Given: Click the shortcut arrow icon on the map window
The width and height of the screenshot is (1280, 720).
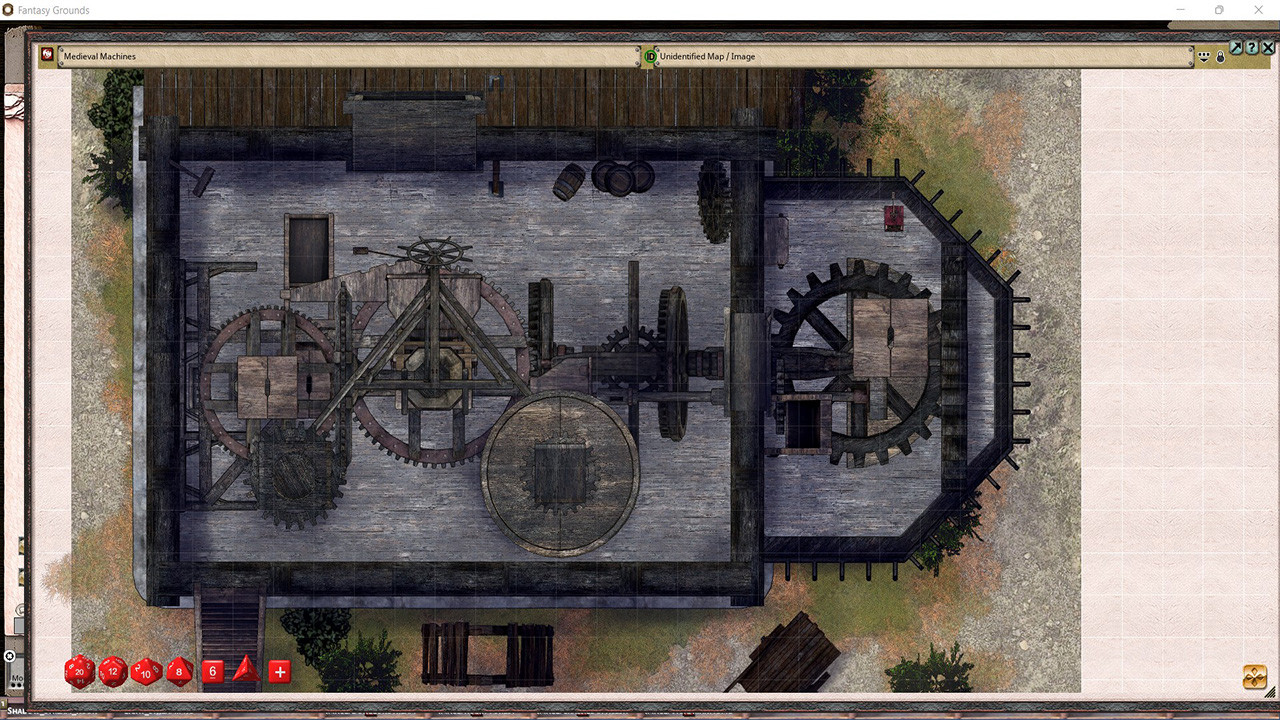Looking at the screenshot, I should click(x=1237, y=47).
